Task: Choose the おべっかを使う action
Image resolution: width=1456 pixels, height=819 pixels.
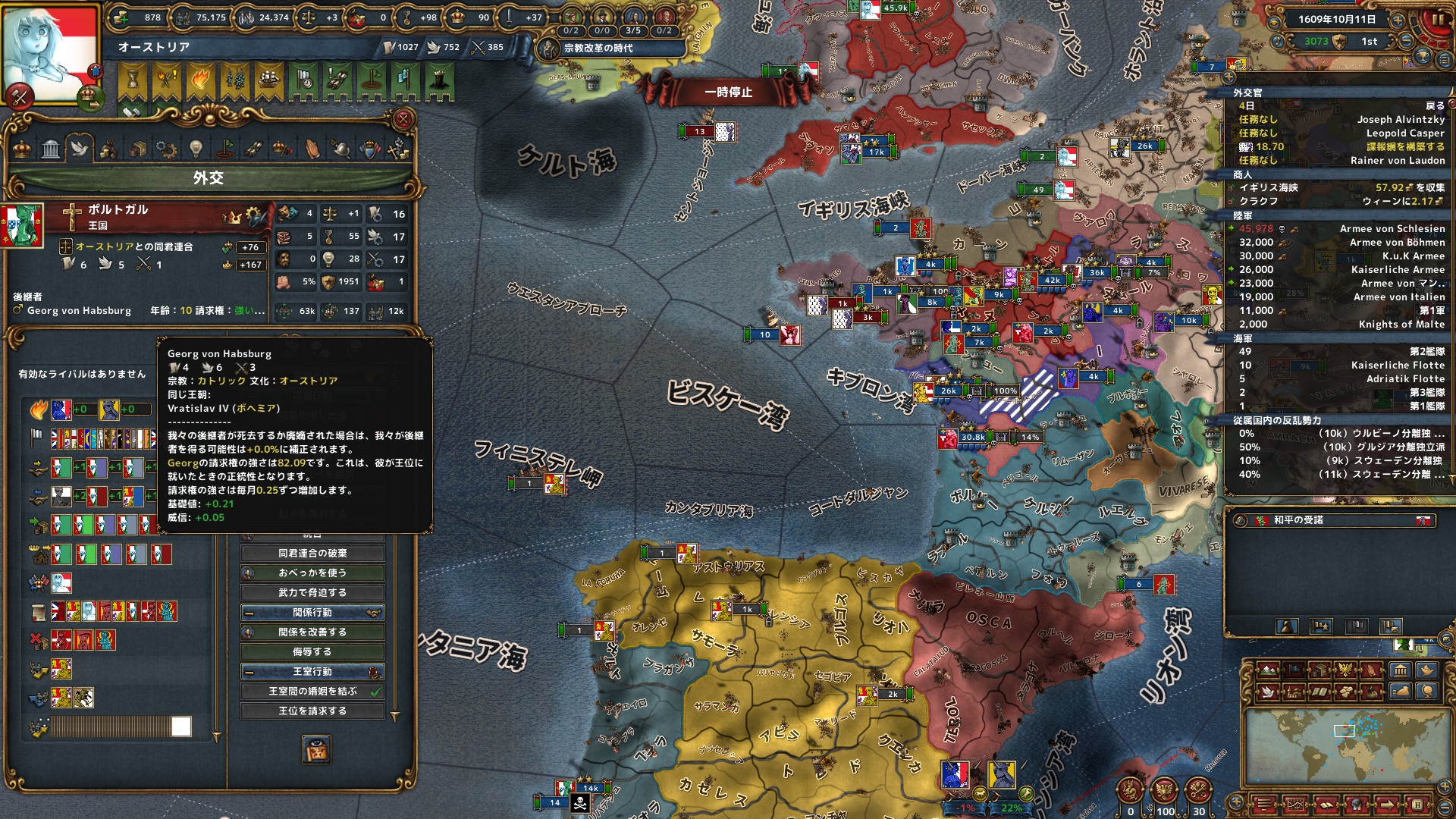Action: coord(312,573)
